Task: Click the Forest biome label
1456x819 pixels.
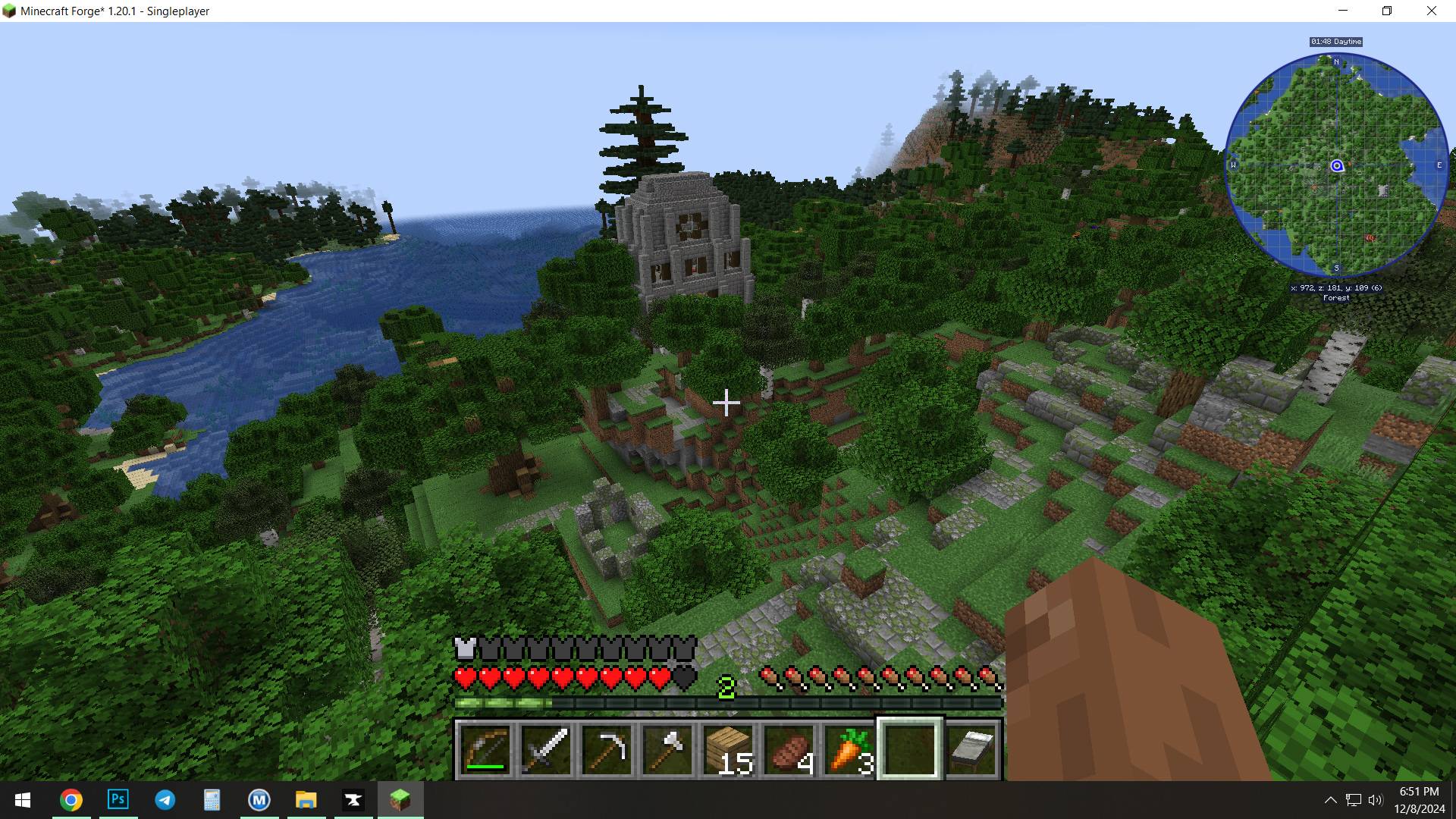Action: pyautogui.click(x=1336, y=297)
